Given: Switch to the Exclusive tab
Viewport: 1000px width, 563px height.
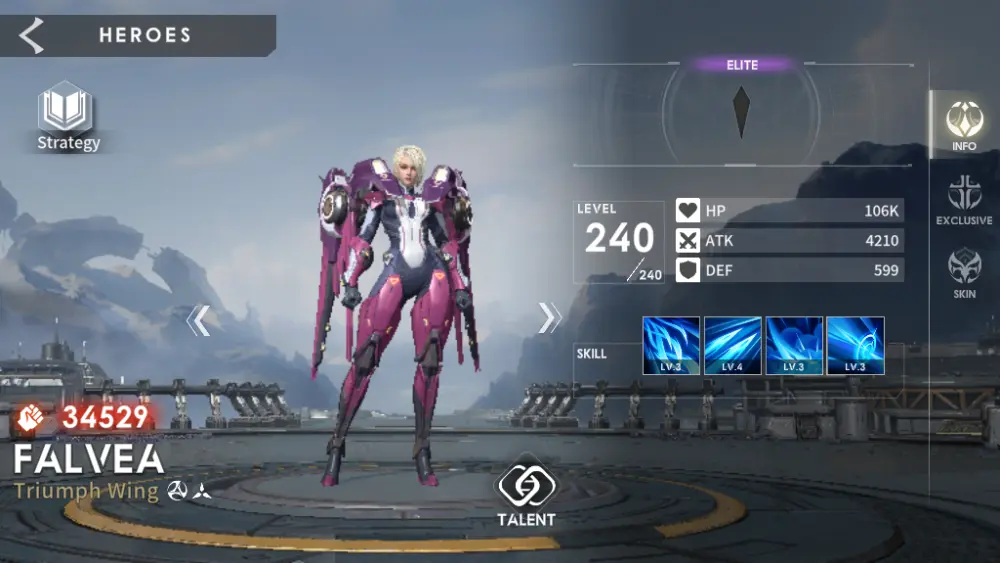Looking at the screenshot, I should coord(964,199).
